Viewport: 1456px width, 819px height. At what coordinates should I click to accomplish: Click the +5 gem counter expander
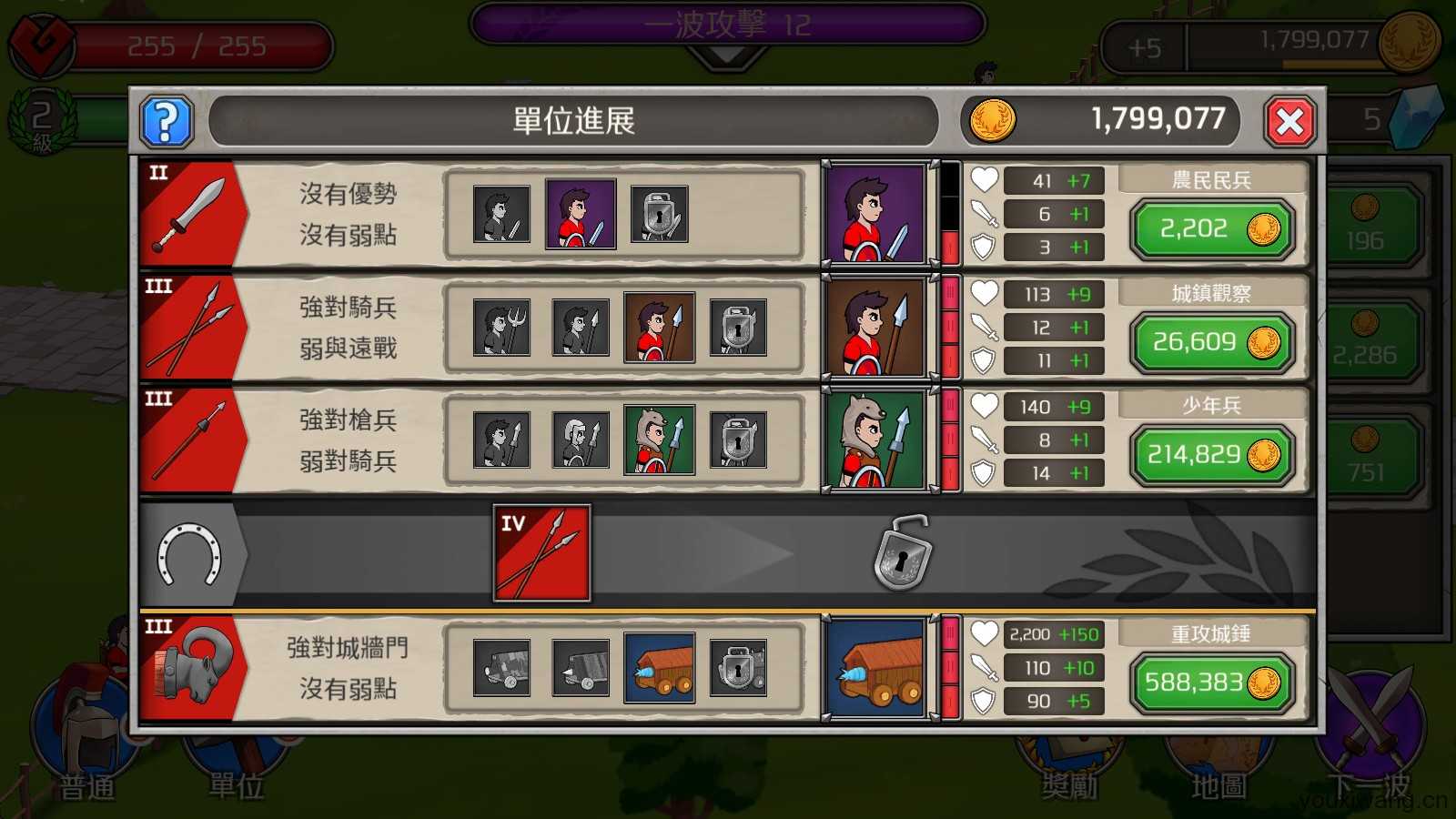point(1143,47)
